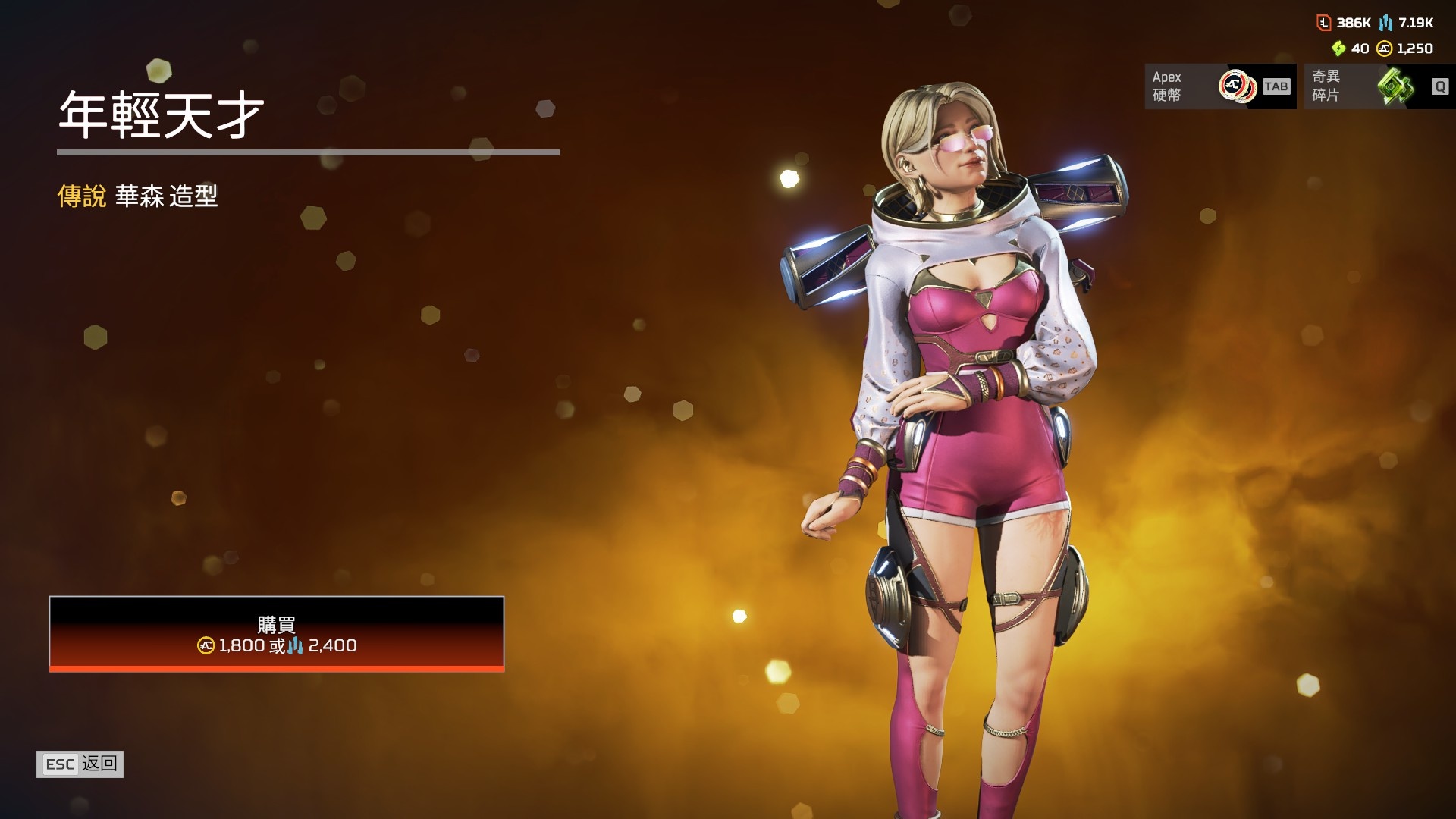Open the Apex 硬幣 coins button
The height and width of the screenshot is (819, 1456).
point(1219,86)
